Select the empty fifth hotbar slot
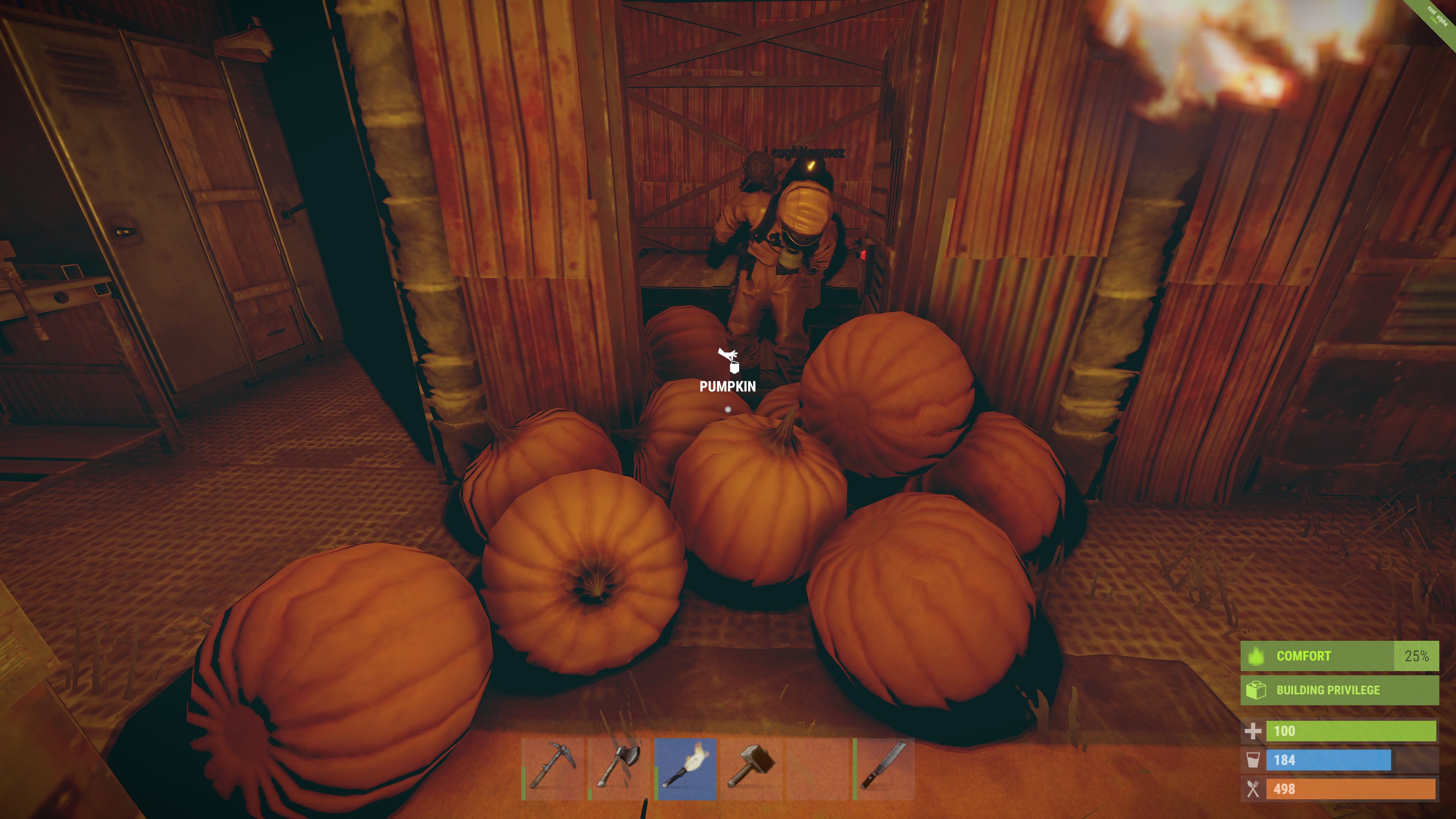The width and height of the screenshot is (1456, 819). 817,769
